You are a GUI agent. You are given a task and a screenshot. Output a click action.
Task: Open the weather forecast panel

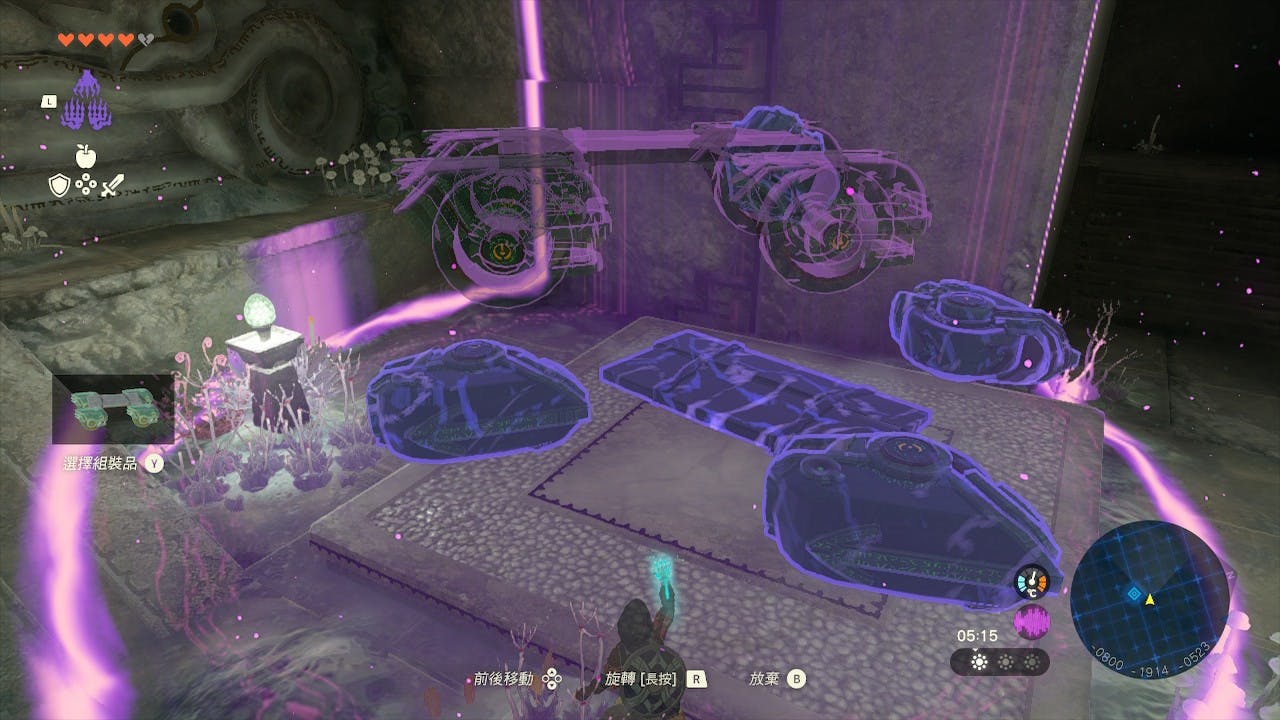(999, 662)
